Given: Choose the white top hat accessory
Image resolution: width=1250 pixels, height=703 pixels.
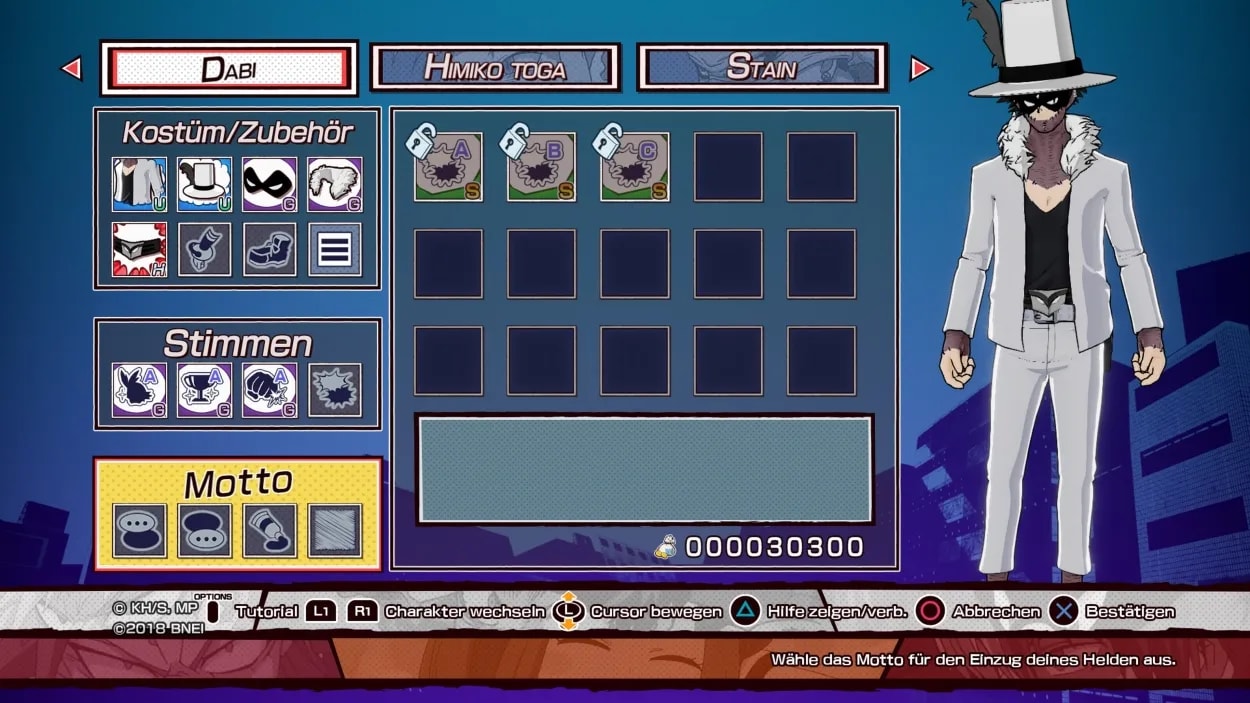Looking at the screenshot, I should tap(205, 184).
